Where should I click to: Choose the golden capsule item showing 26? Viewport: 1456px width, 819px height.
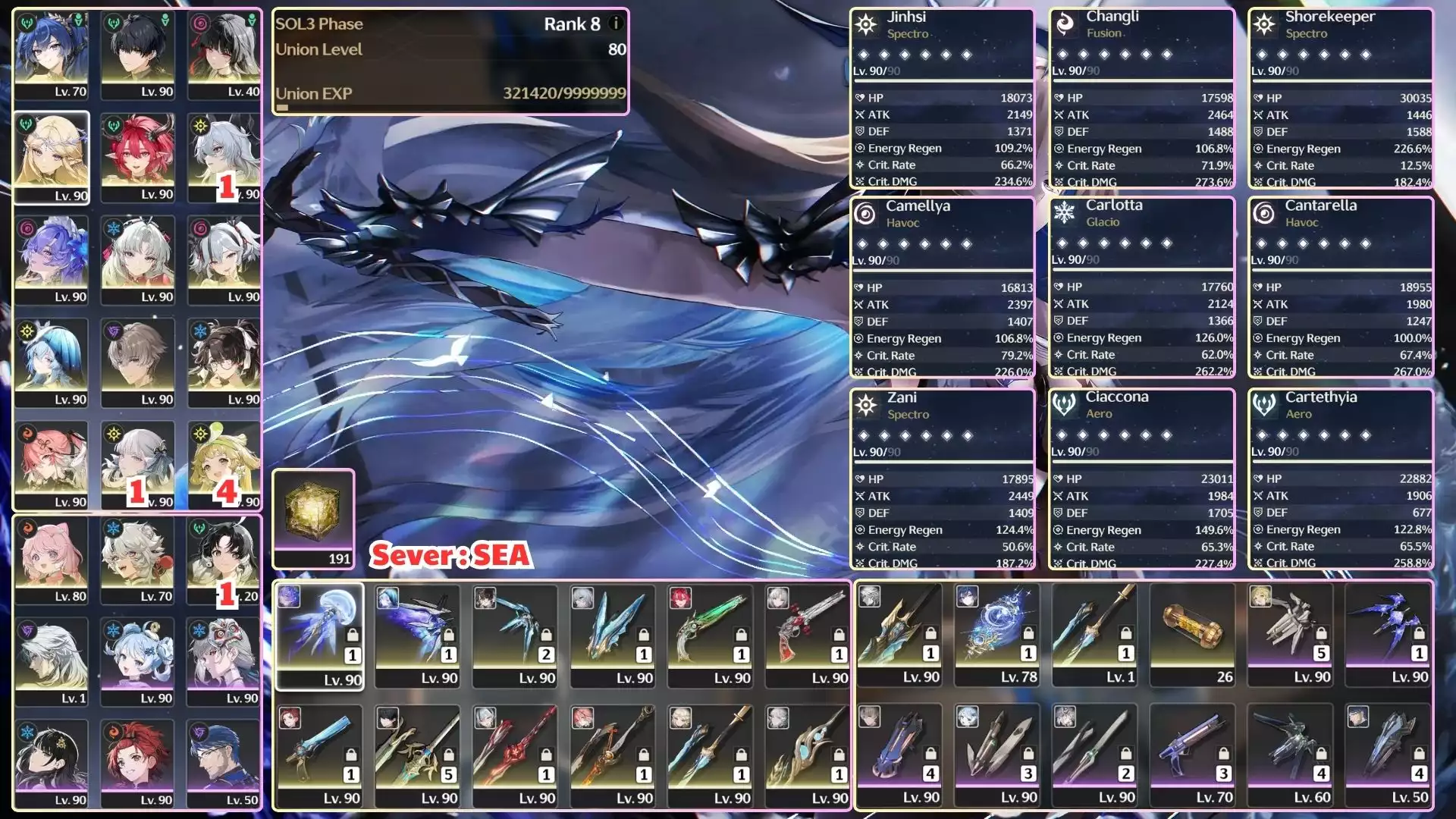pos(1193,635)
